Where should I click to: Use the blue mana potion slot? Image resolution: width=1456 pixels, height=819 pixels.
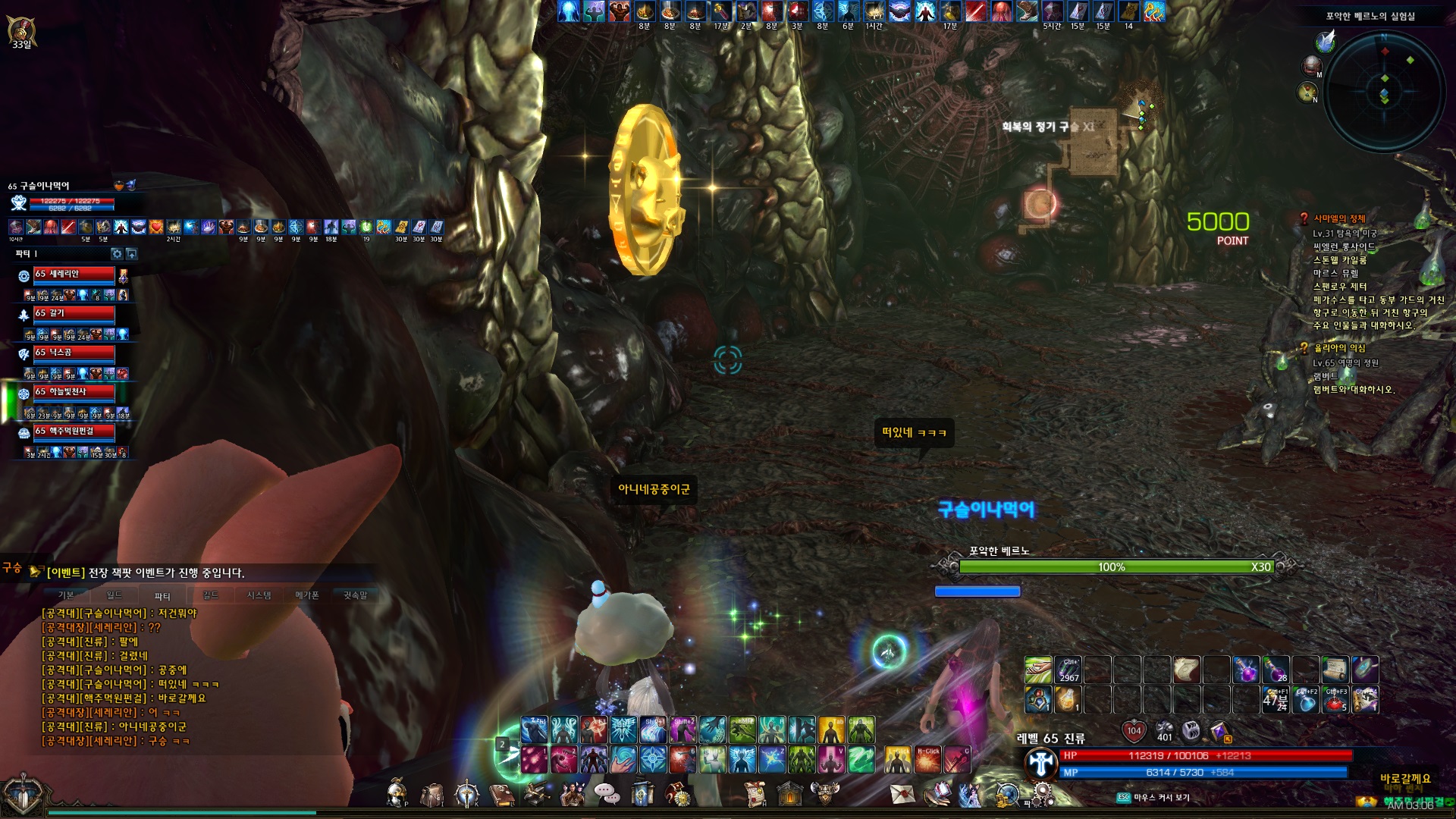tap(1306, 701)
